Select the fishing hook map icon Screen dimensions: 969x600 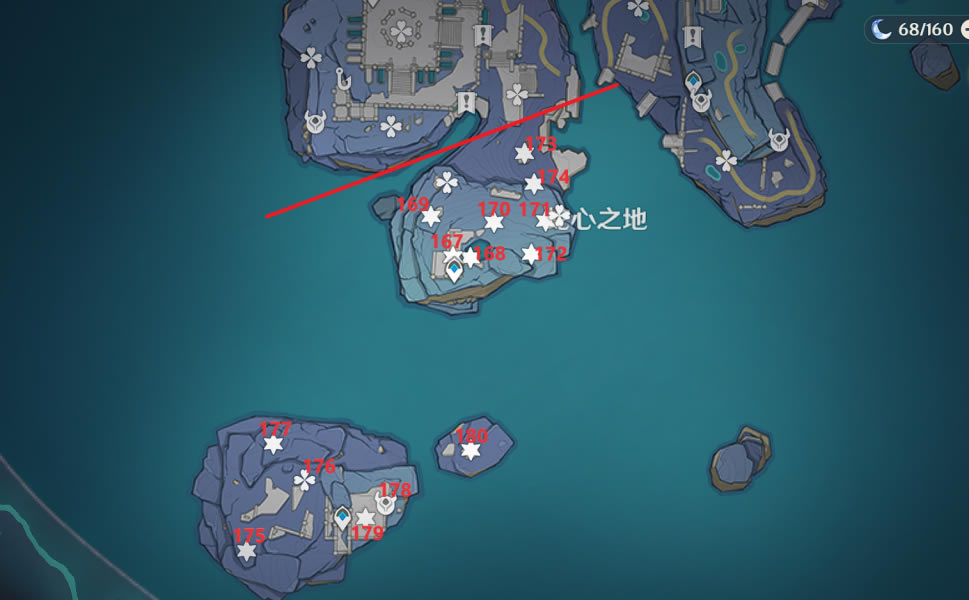pyautogui.click(x=343, y=80)
